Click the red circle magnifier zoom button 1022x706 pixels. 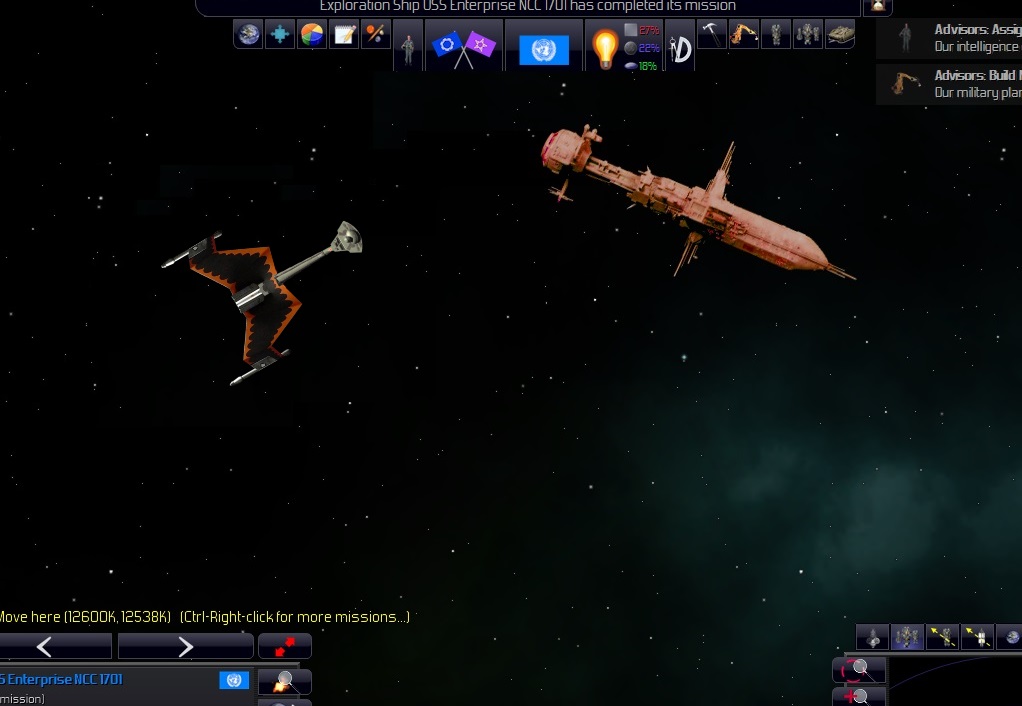click(x=858, y=669)
